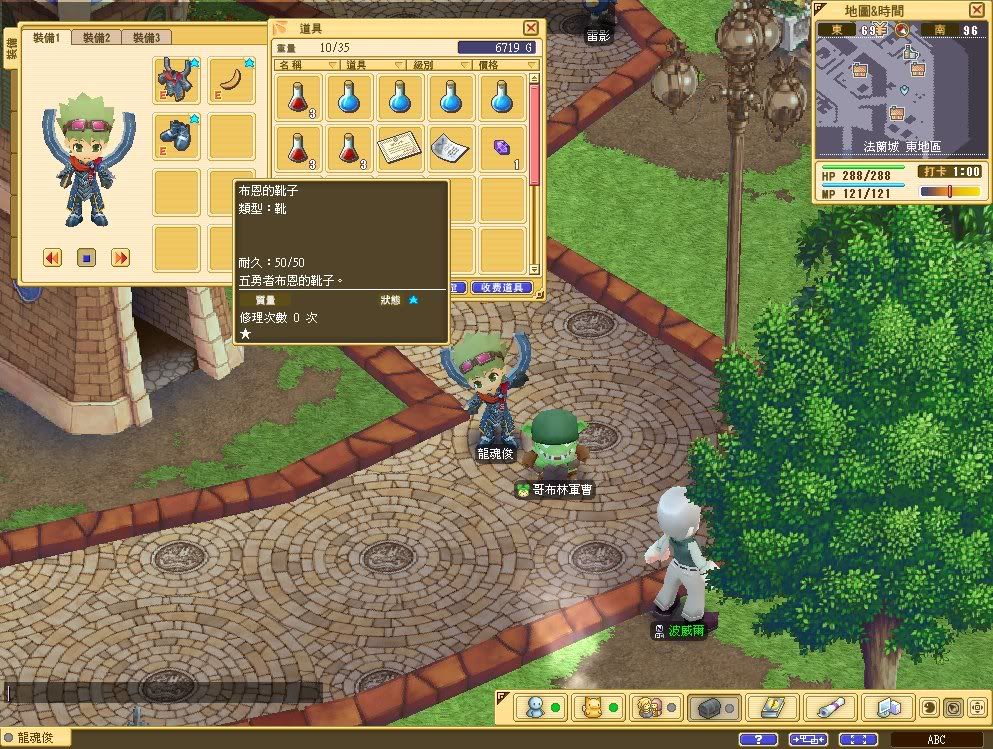Open the yellow pet menu

pos(592,708)
